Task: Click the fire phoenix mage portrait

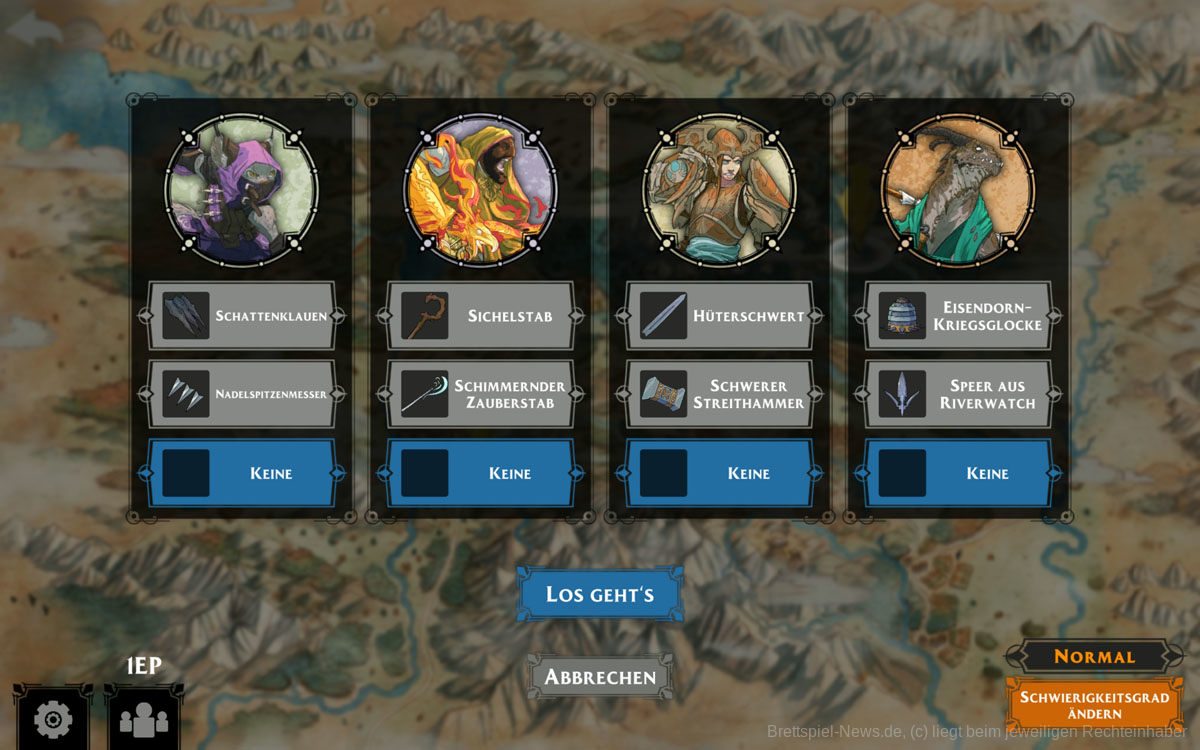Action: click(480, 190)
